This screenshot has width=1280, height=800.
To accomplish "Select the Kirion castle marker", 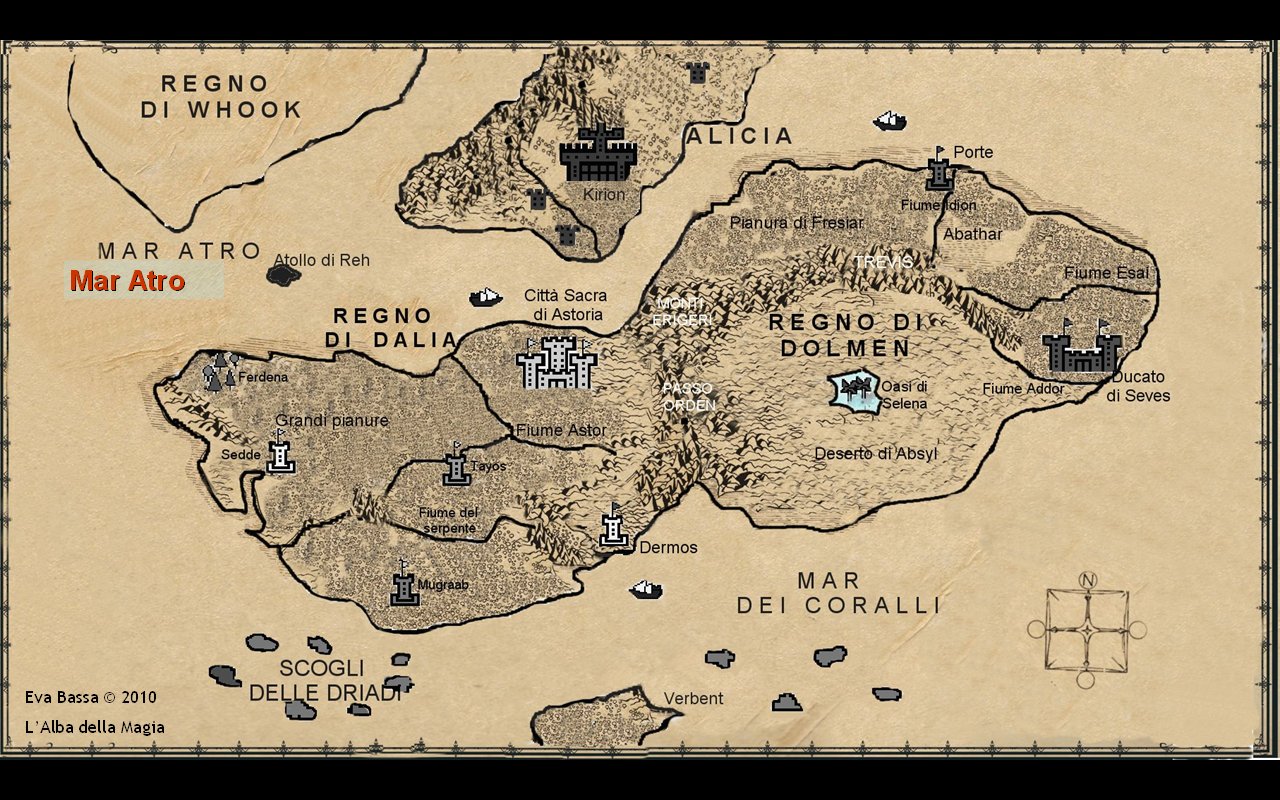I will 598,154.
